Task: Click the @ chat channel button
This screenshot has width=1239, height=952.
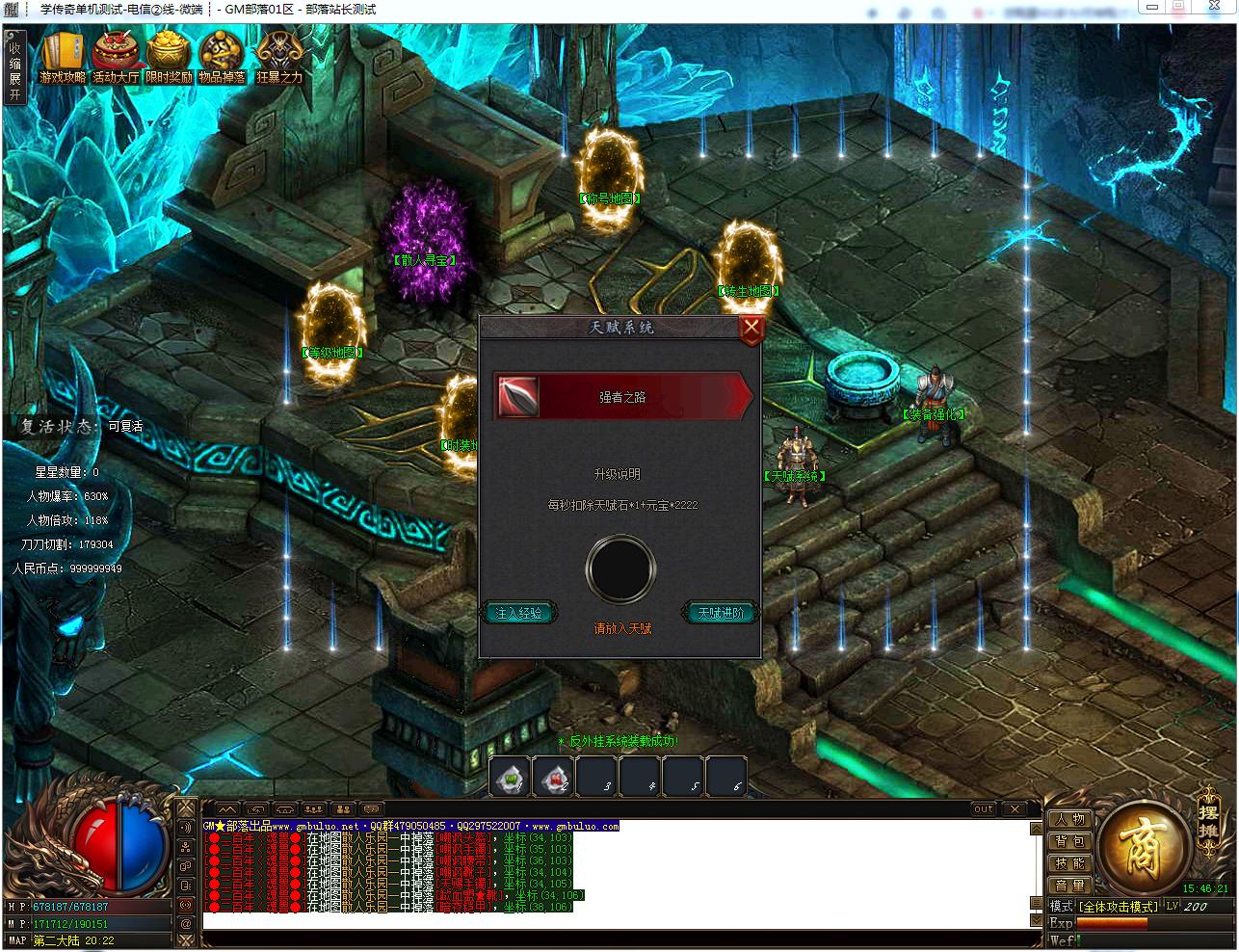Action: tap(185, 923)
